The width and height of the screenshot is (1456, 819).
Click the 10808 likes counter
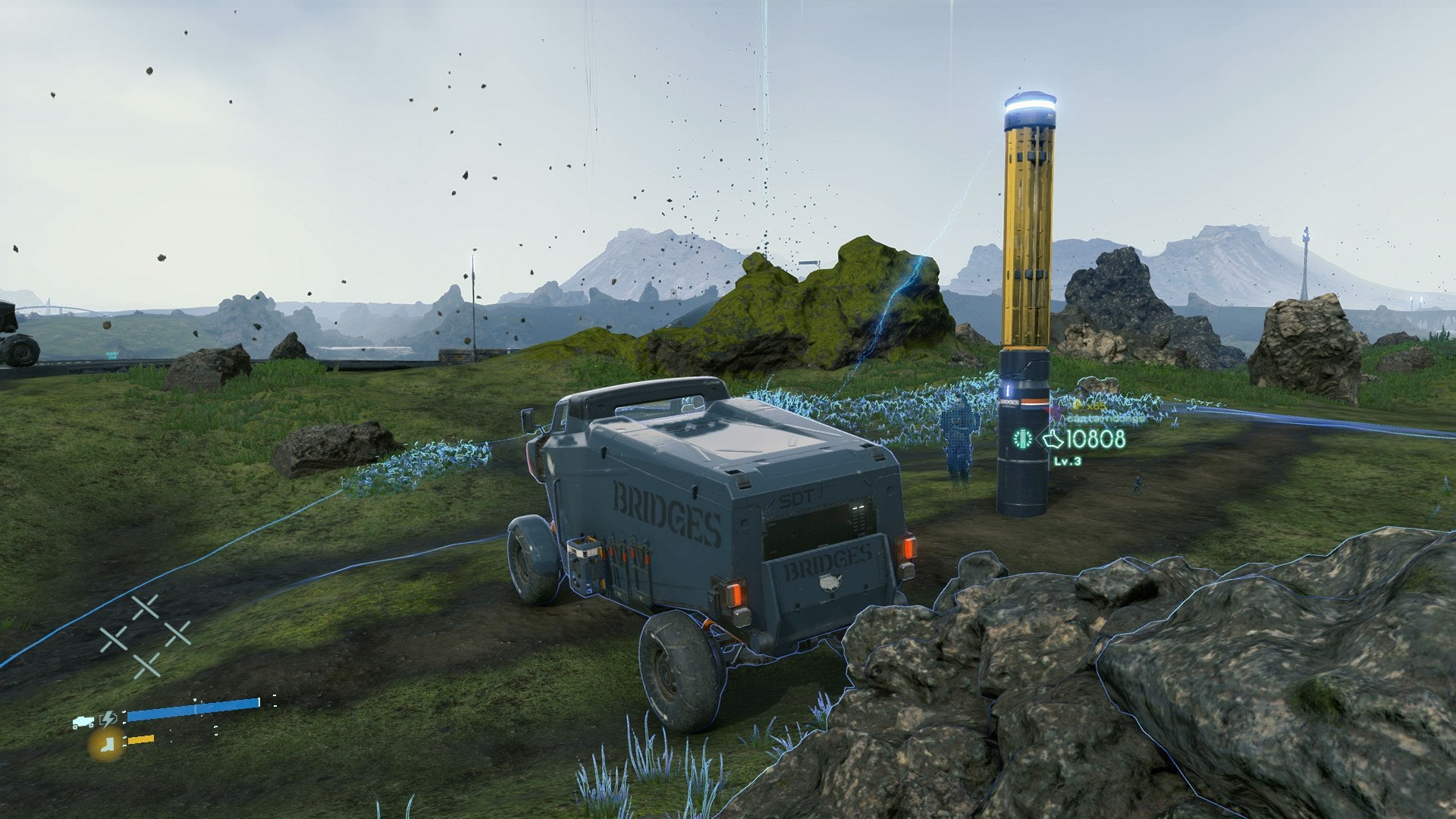[x=1095, y=439]
